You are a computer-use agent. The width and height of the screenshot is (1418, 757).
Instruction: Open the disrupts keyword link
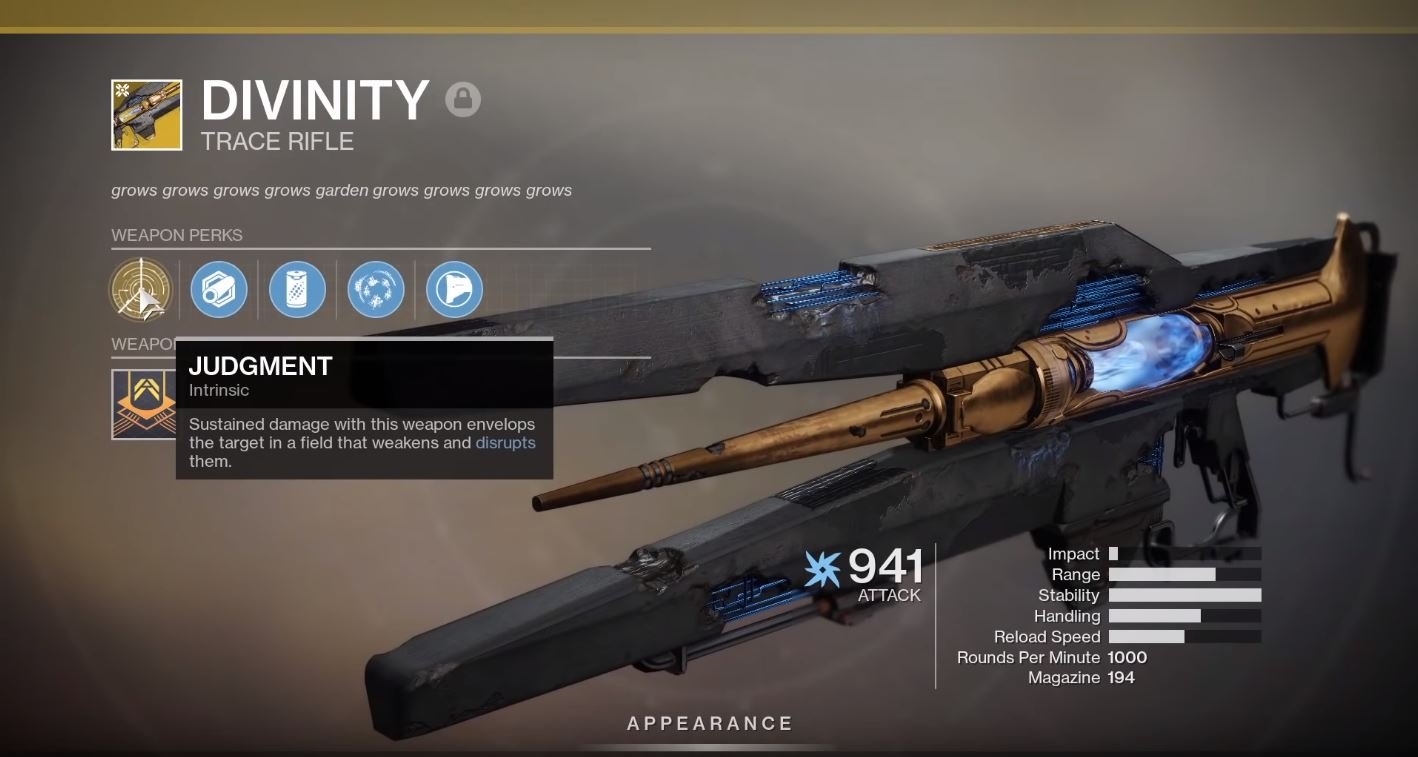coord(506,442)
